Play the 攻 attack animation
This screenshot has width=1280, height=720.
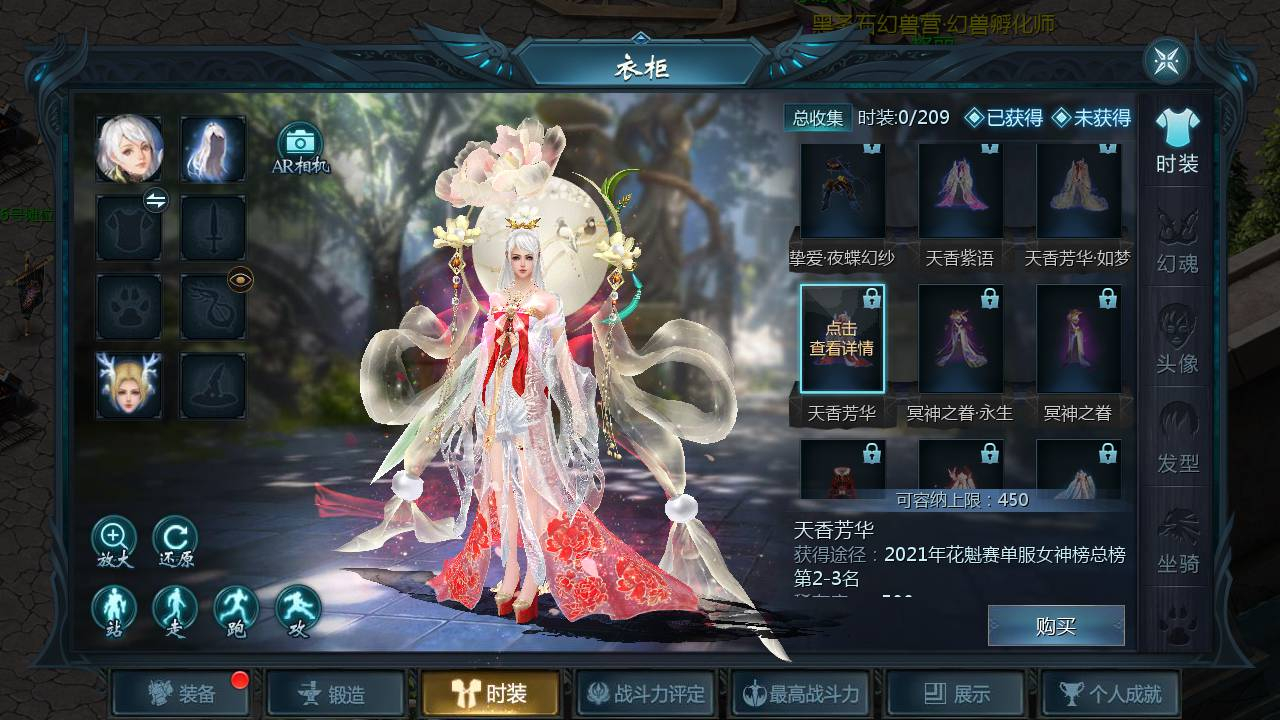tap(298, 609)
